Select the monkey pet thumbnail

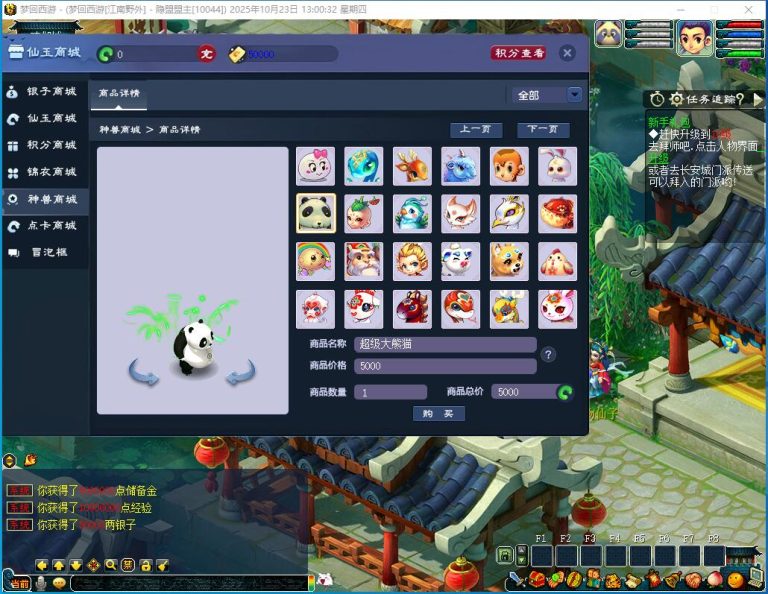click(509, 166)
